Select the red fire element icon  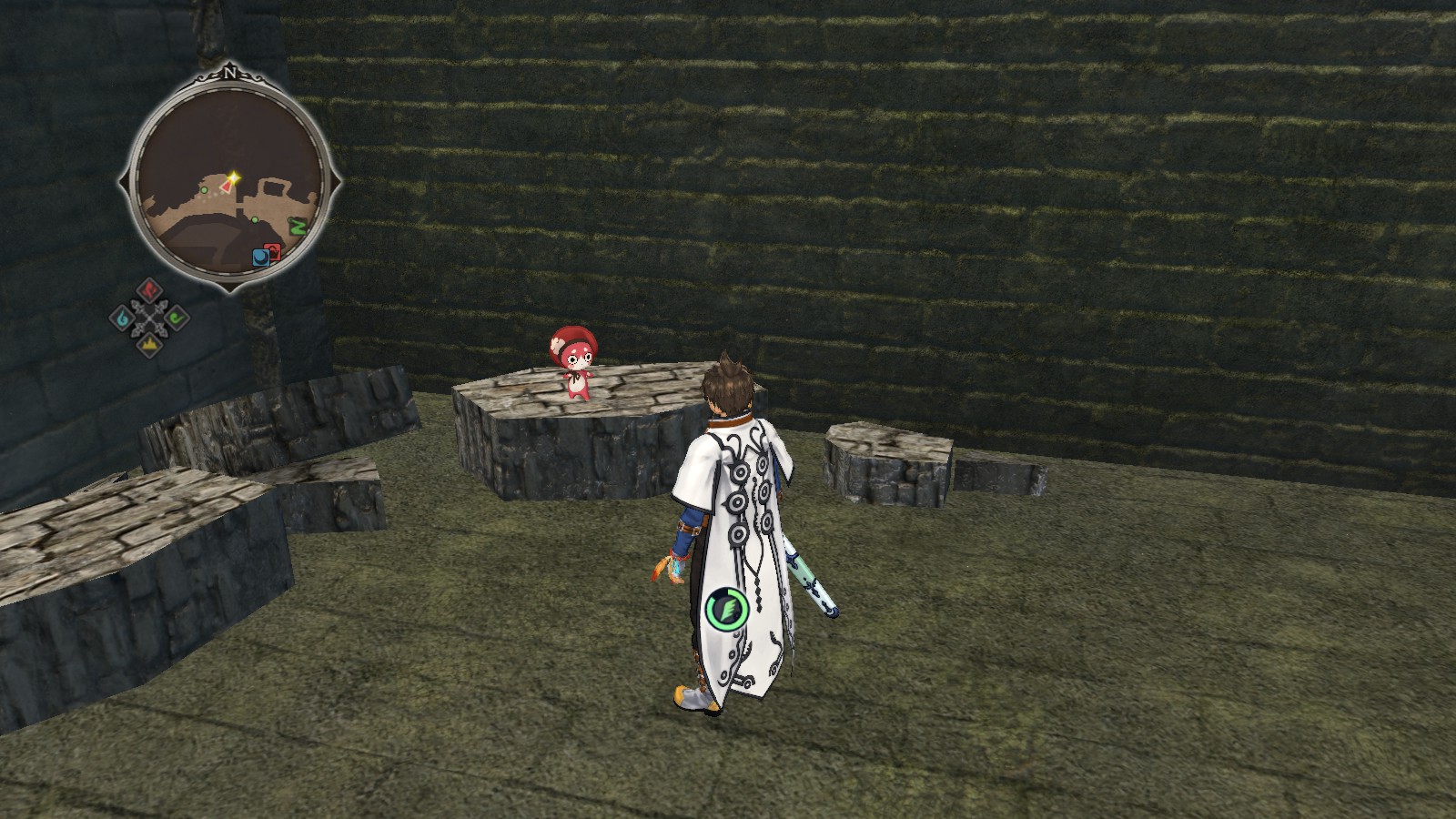point(149,290)
